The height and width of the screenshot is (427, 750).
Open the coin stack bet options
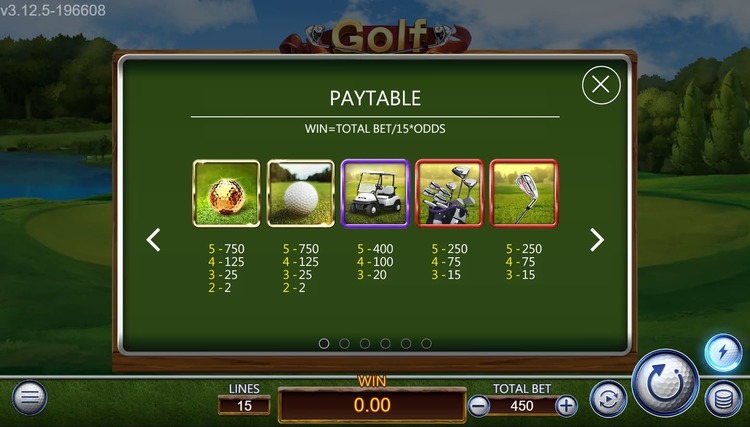click(x=722, y=399)
